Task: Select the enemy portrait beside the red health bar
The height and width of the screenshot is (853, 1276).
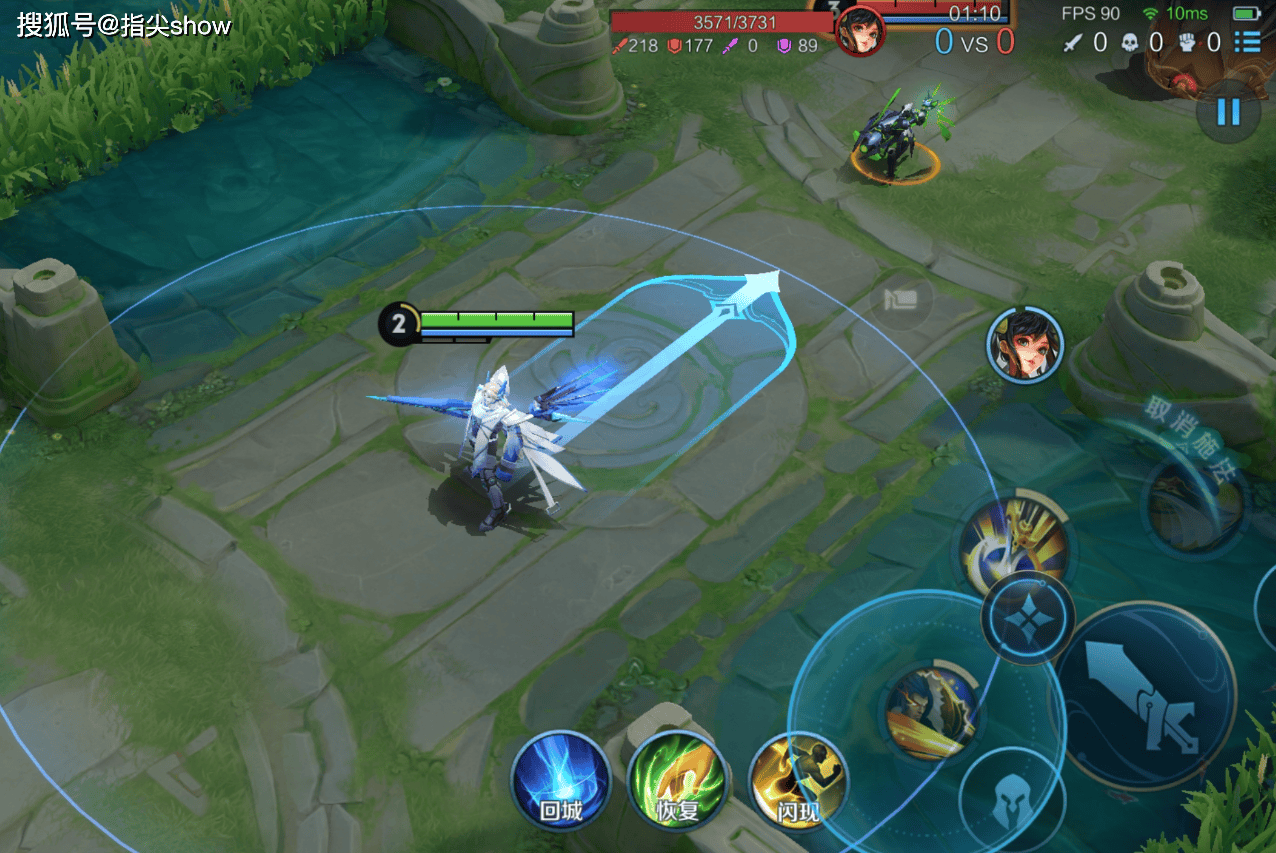Action: [860, 30]
